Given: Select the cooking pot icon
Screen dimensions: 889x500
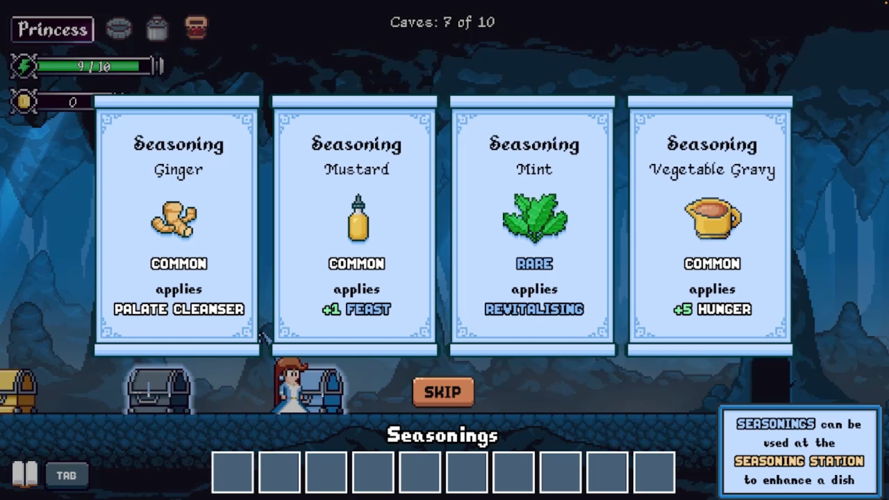Looking at the screenshot, I should coord(157,28).
